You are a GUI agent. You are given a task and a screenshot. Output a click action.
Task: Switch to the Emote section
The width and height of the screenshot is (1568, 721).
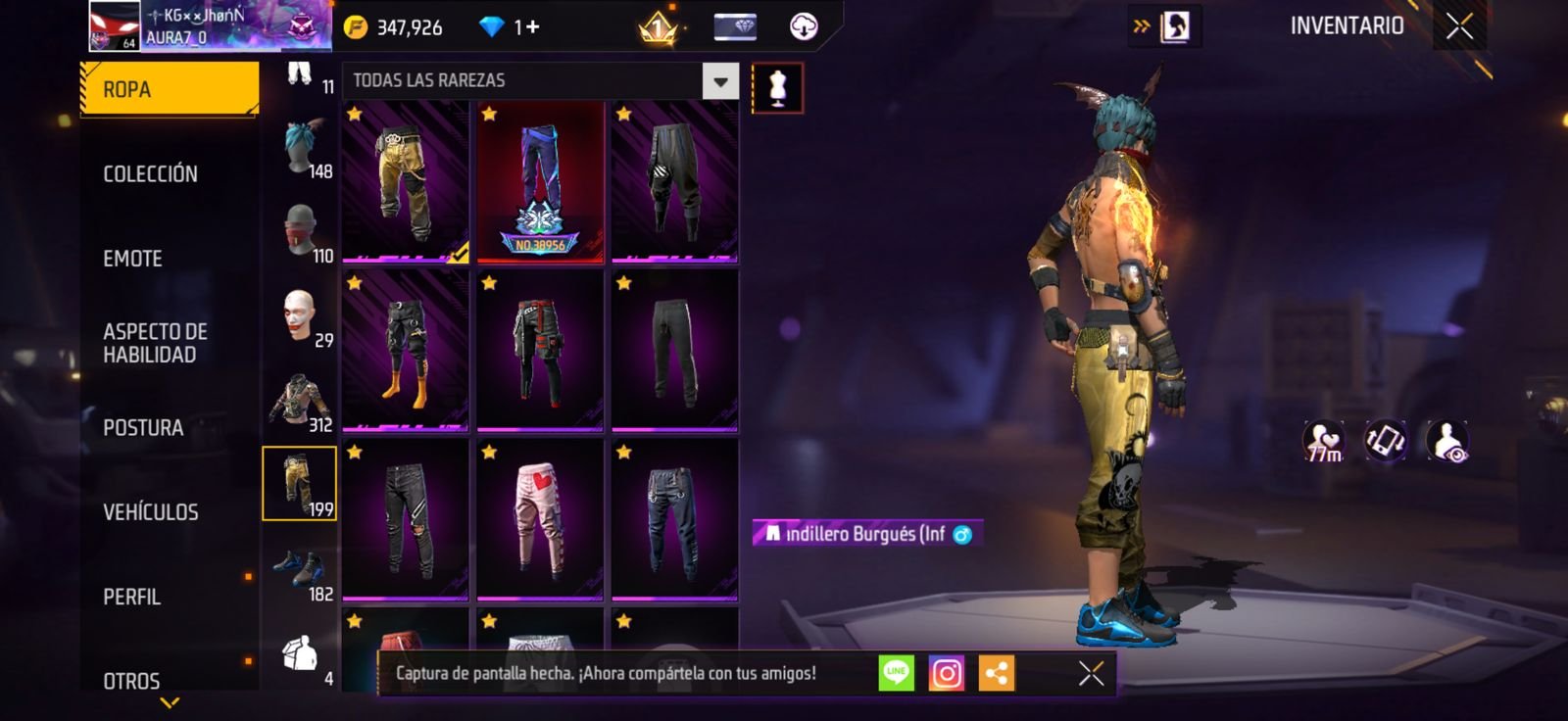click(132, 259)
